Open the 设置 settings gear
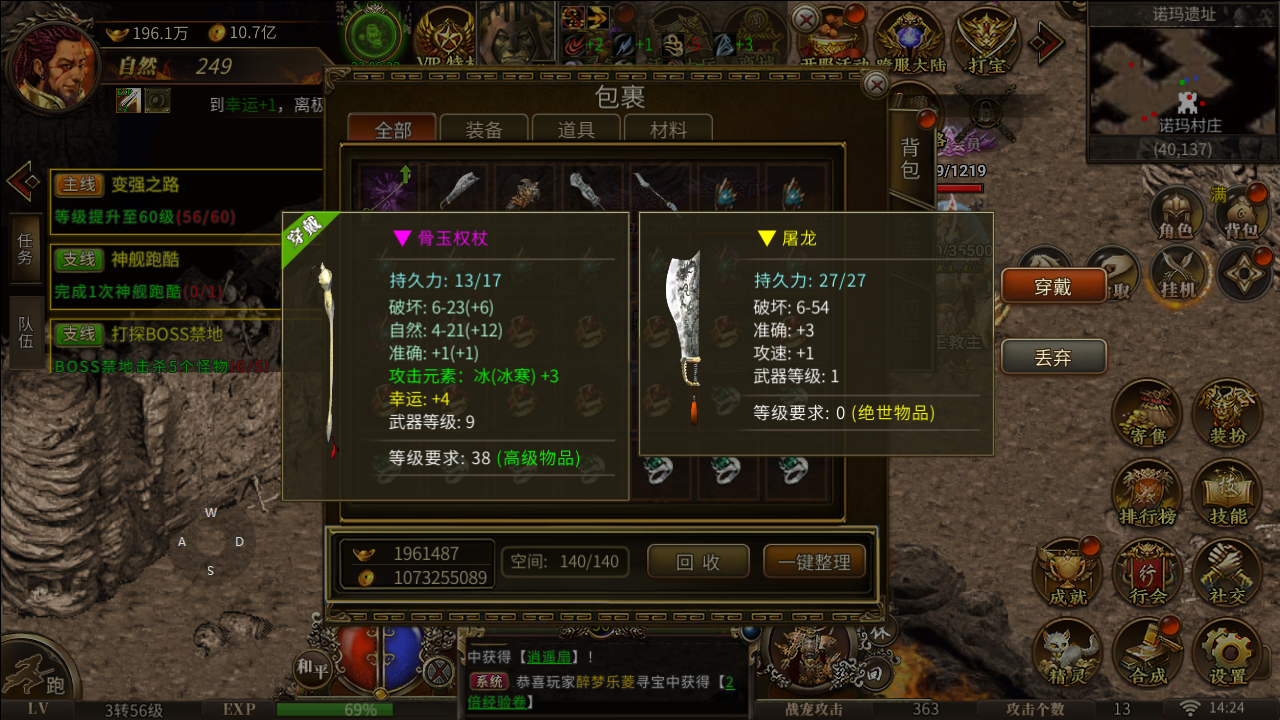This screenshot has height=720, width=1280. point(1227,653)
